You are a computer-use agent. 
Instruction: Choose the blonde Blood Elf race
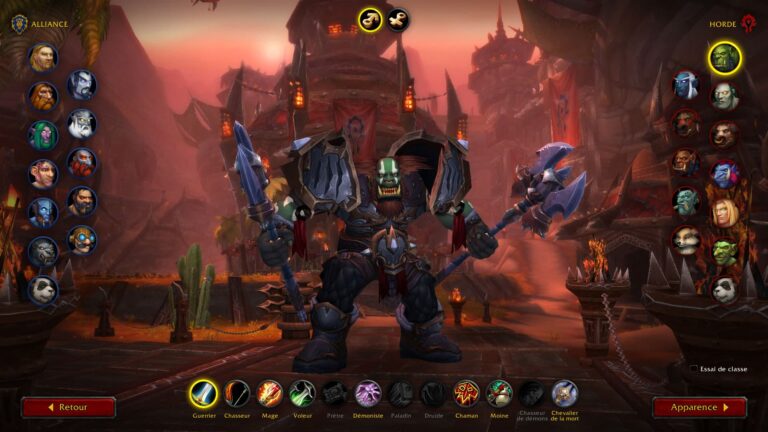point(724,212)
